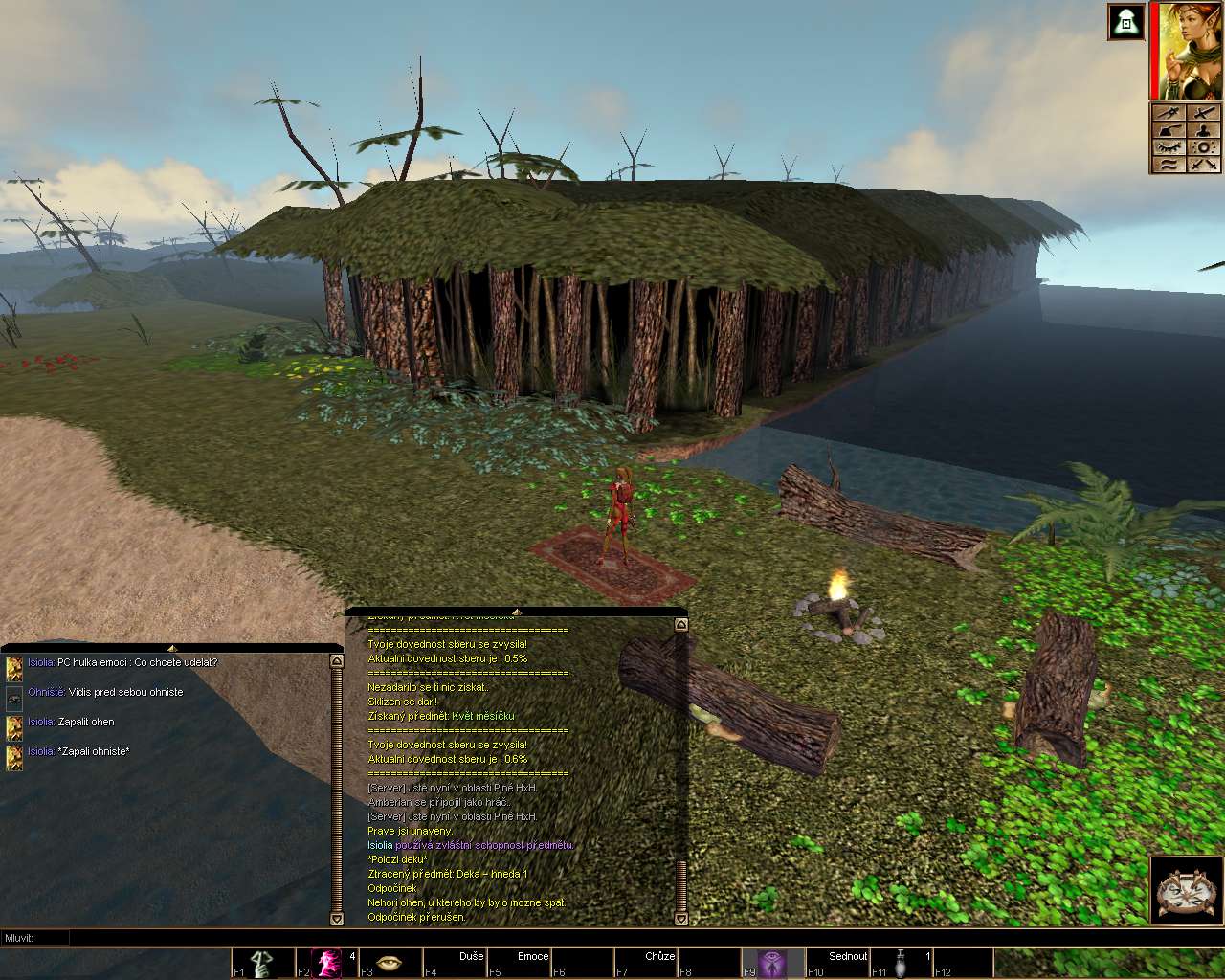The height and width of the screenshot is (980, 1225).
Task: Click the Mluvit chat input field
Action: pyautogui.click(x=574, y=938)
